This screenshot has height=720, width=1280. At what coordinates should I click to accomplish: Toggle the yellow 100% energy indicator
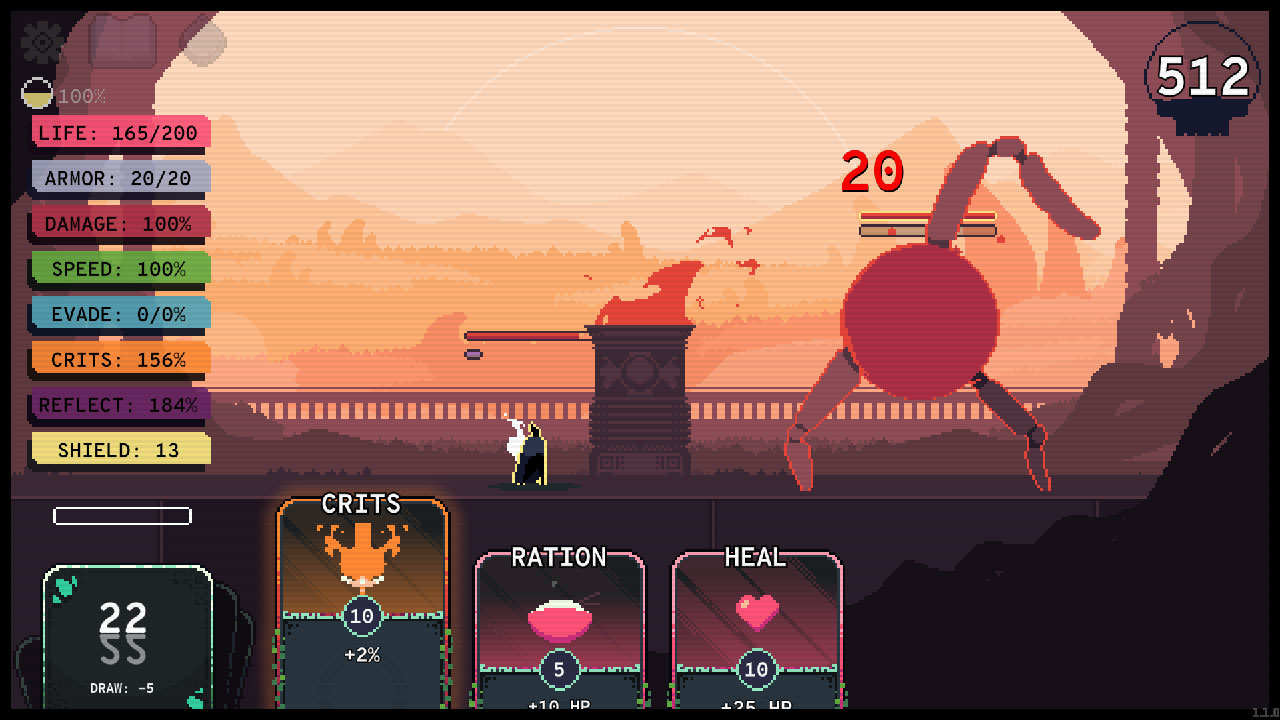[x=35, y=95]
